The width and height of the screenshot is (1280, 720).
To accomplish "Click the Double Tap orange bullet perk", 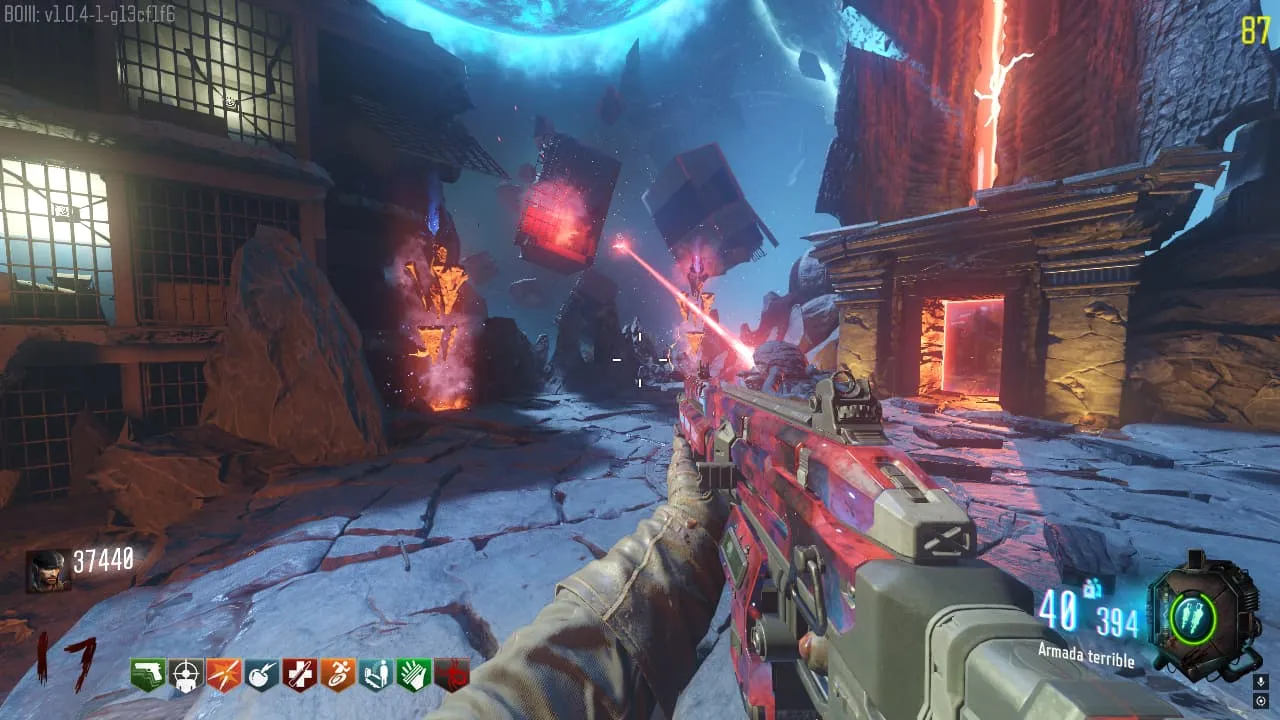I will point(224,675).
